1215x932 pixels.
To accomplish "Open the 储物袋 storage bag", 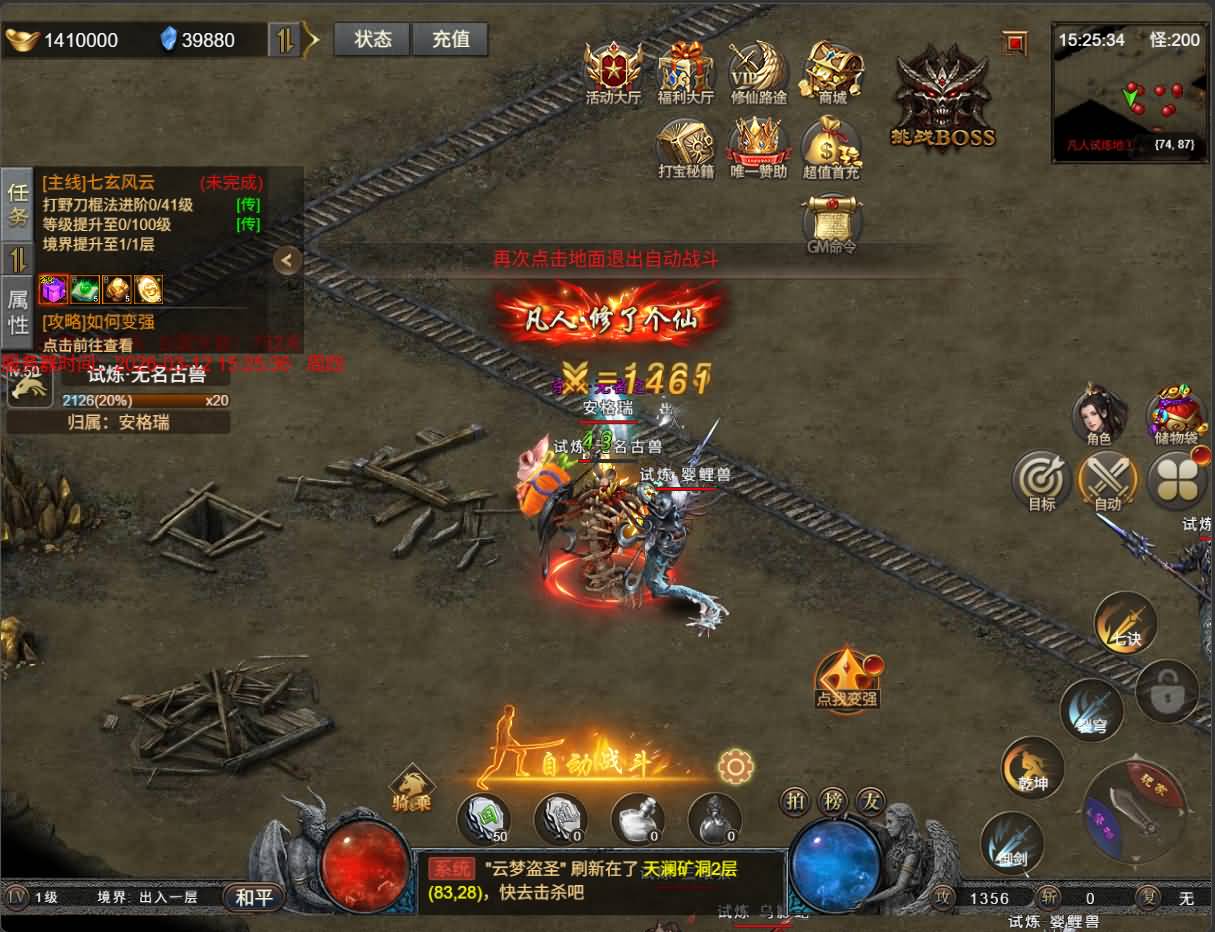I will point(1175,414).
